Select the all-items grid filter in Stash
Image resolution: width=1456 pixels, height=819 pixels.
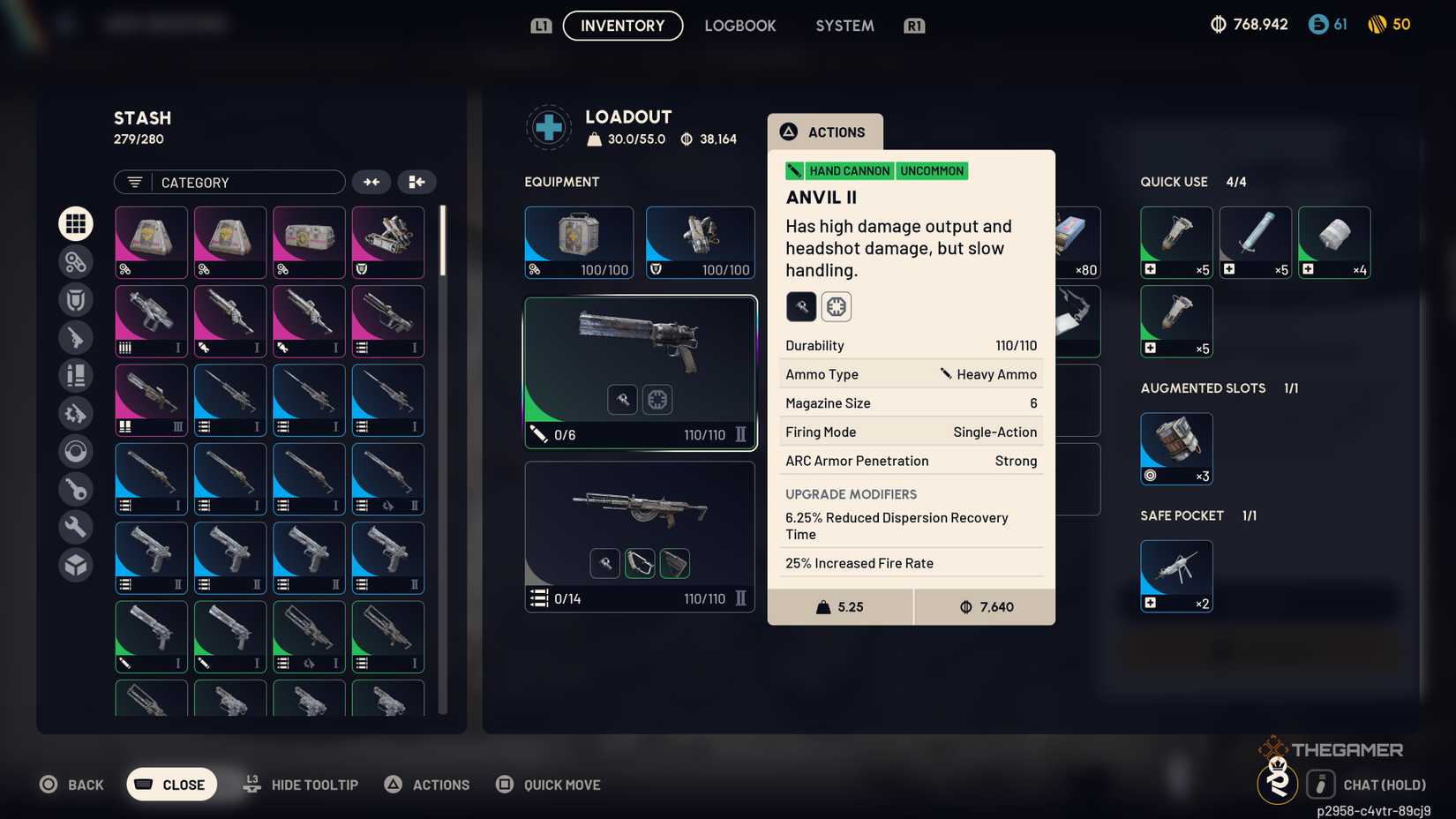coord(76,223)
